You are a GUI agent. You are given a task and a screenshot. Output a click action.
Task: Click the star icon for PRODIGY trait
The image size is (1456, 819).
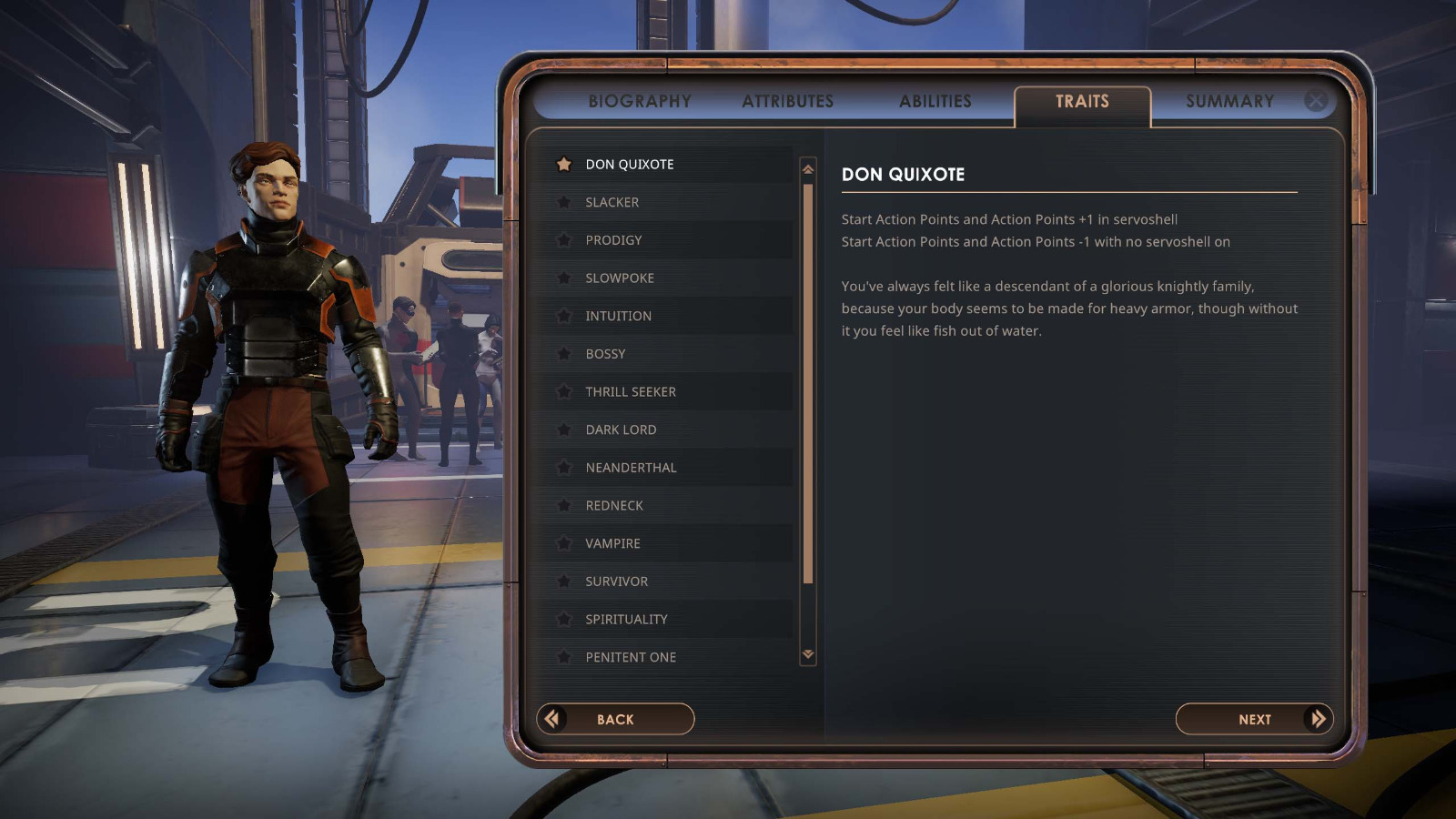point(566,240)
